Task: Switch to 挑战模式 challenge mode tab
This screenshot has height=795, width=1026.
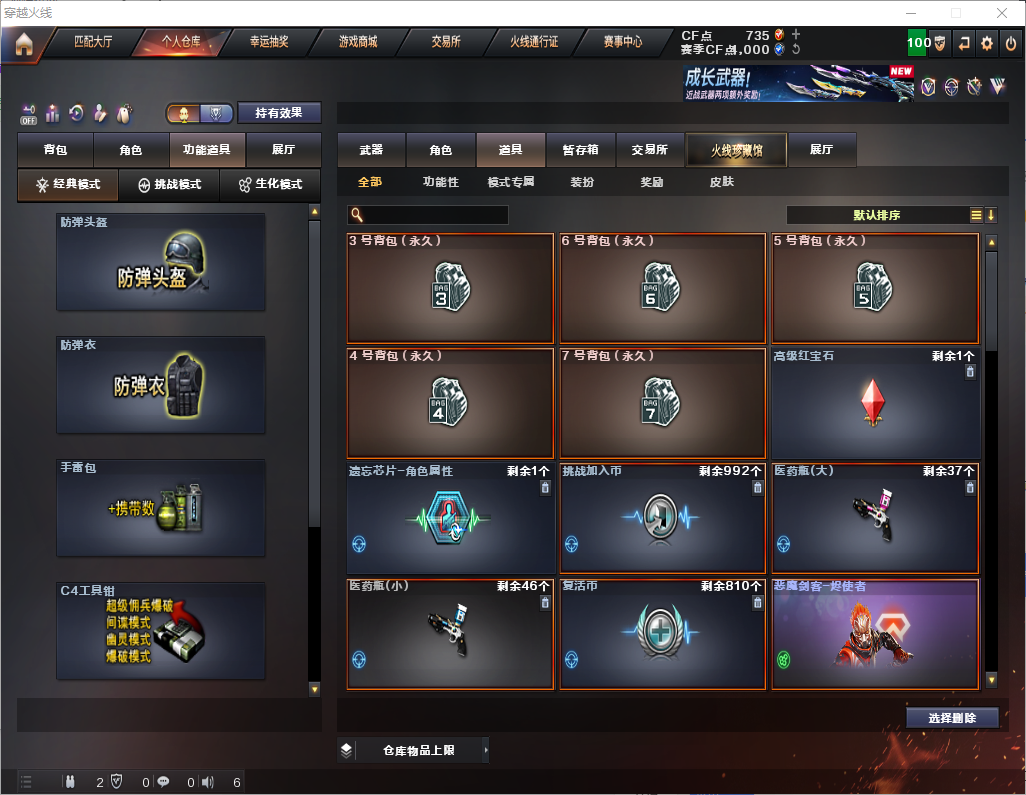Action: pyautogui.click(x=170, y=185)
